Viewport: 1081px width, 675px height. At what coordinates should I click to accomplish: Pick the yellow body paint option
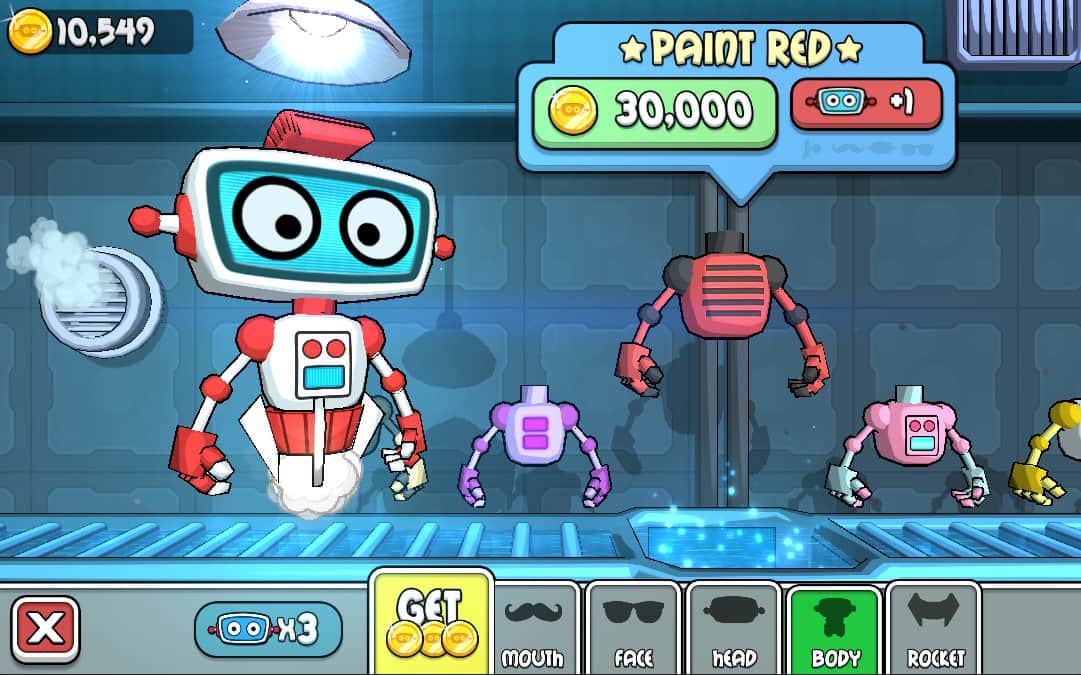click(x=1052, y=450)
